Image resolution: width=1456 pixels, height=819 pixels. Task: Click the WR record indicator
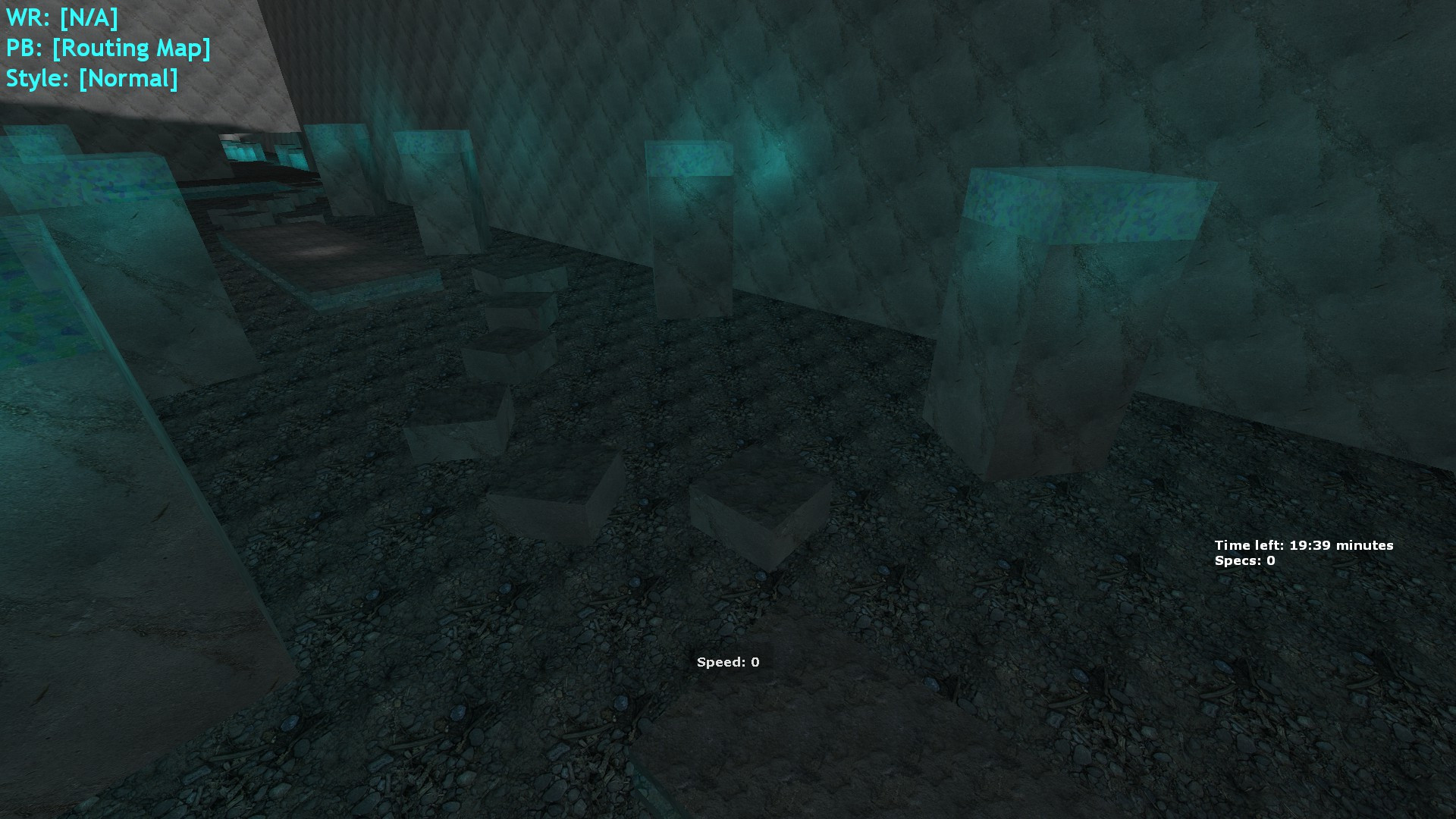[61, 15]
